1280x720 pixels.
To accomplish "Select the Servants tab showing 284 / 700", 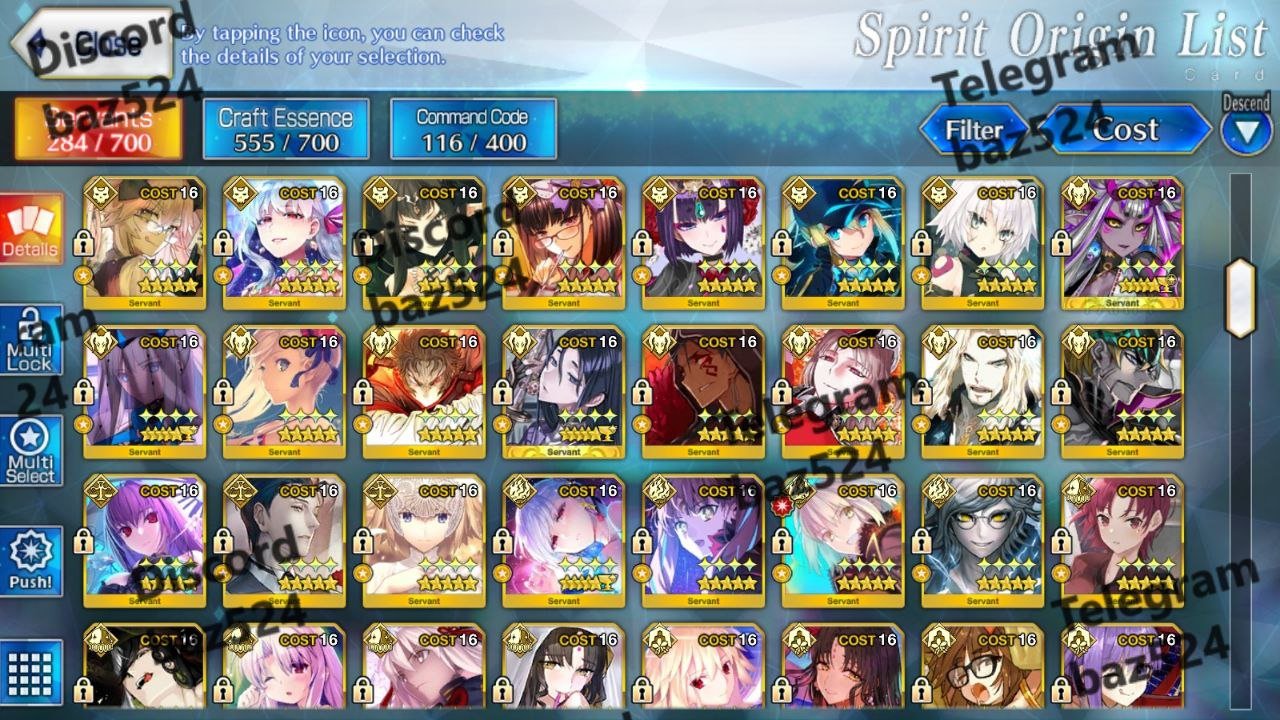I will click(x=98, y=129).
